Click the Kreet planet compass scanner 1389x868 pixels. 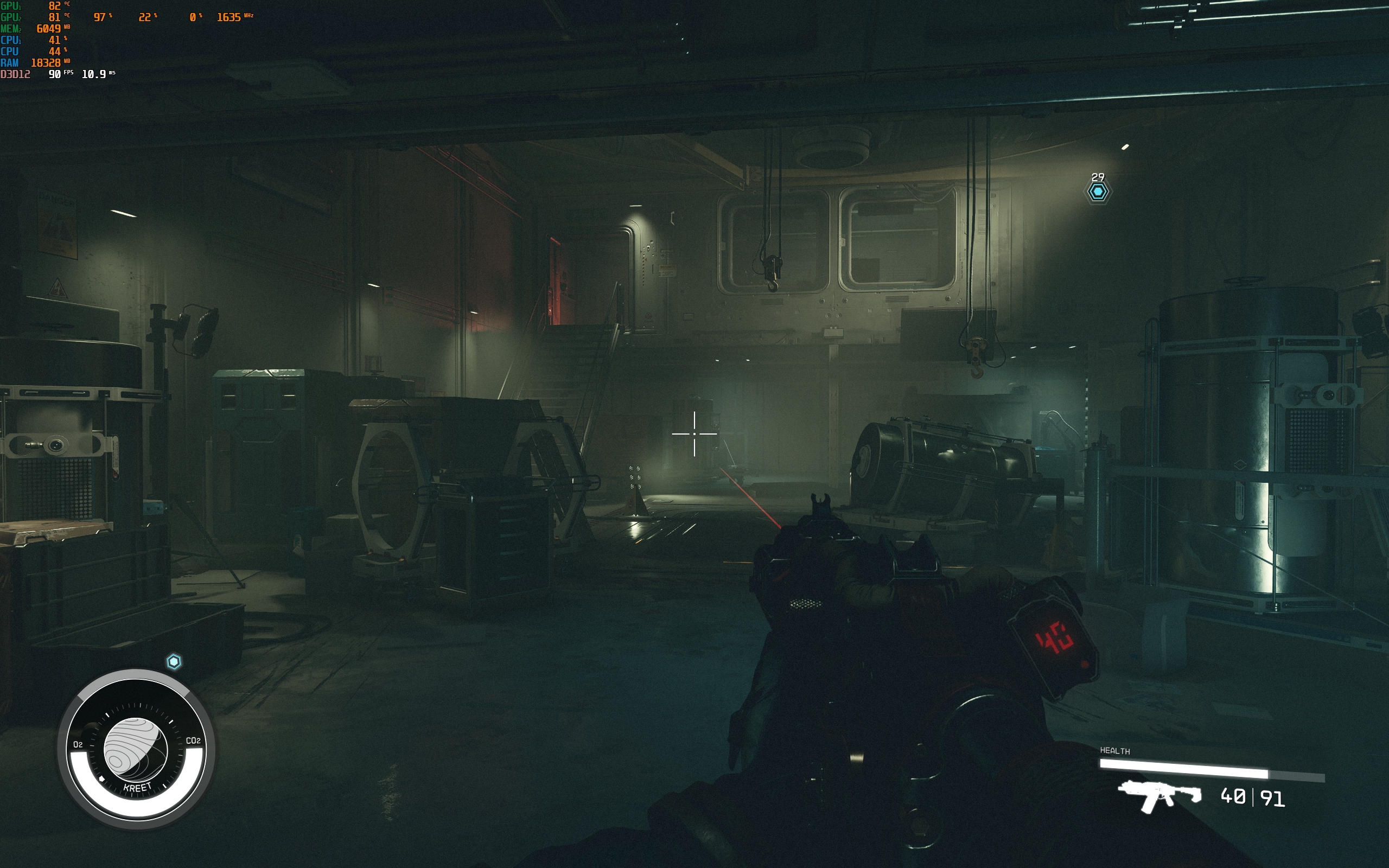tap(136, 749)
